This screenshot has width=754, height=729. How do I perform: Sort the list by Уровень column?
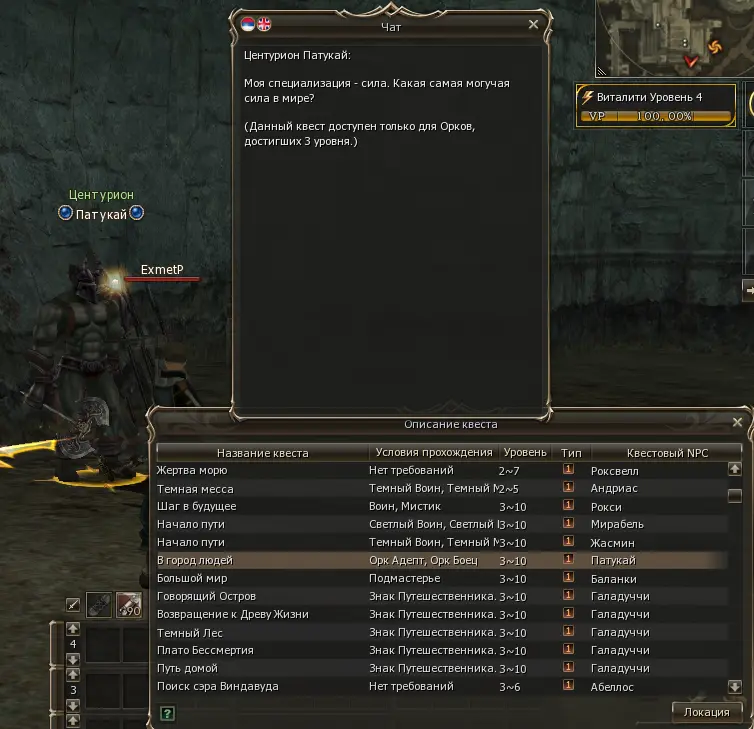(525, 453)
